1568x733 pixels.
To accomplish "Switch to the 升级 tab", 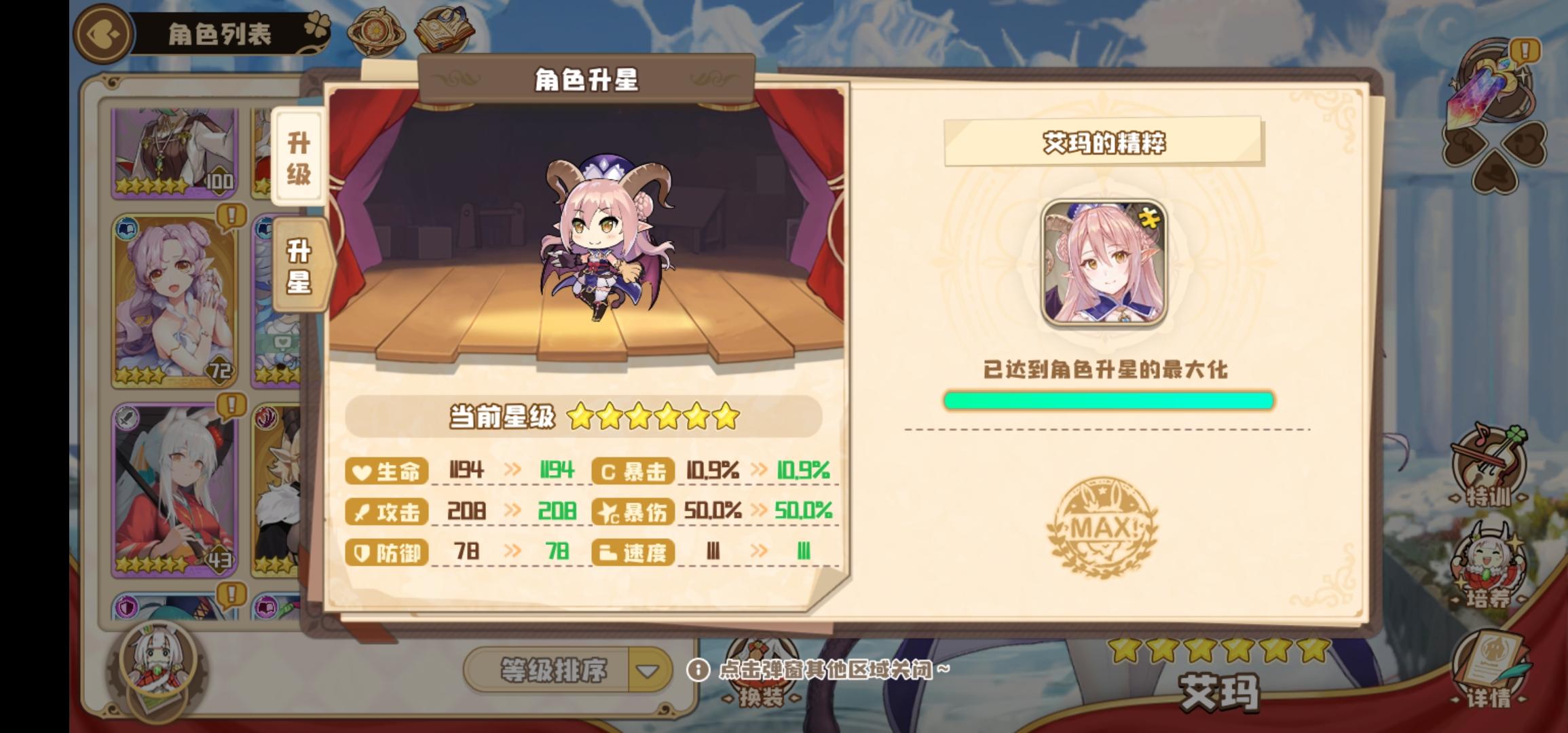I will click(x=297, y=157).
